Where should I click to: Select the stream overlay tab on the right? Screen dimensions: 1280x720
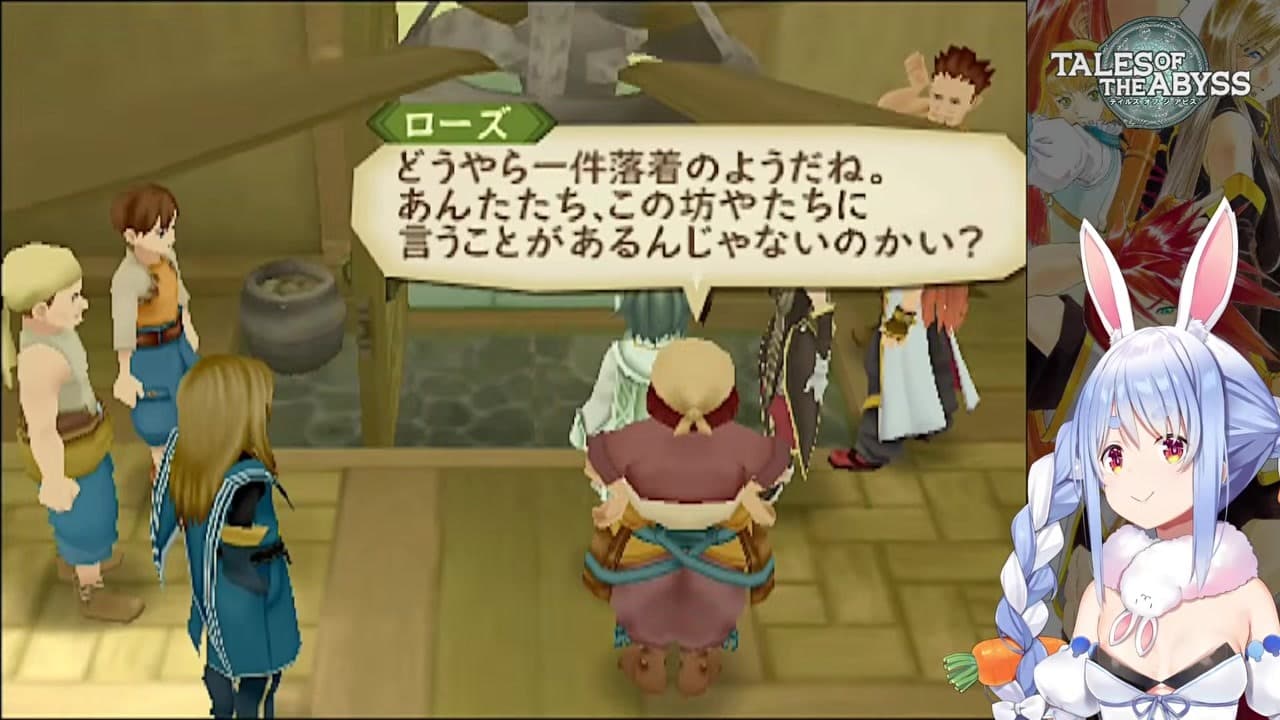point(1150,360)
